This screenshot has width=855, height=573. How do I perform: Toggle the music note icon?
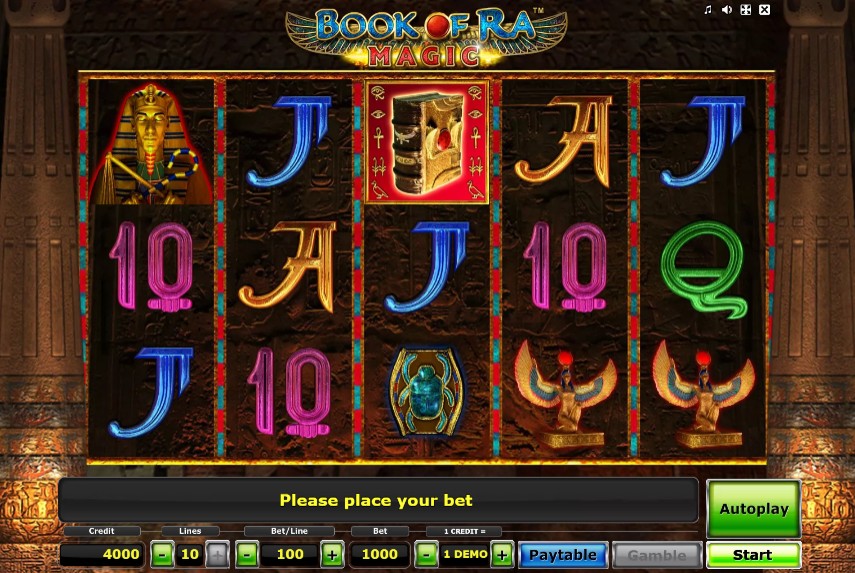click(x=708, y=10)
